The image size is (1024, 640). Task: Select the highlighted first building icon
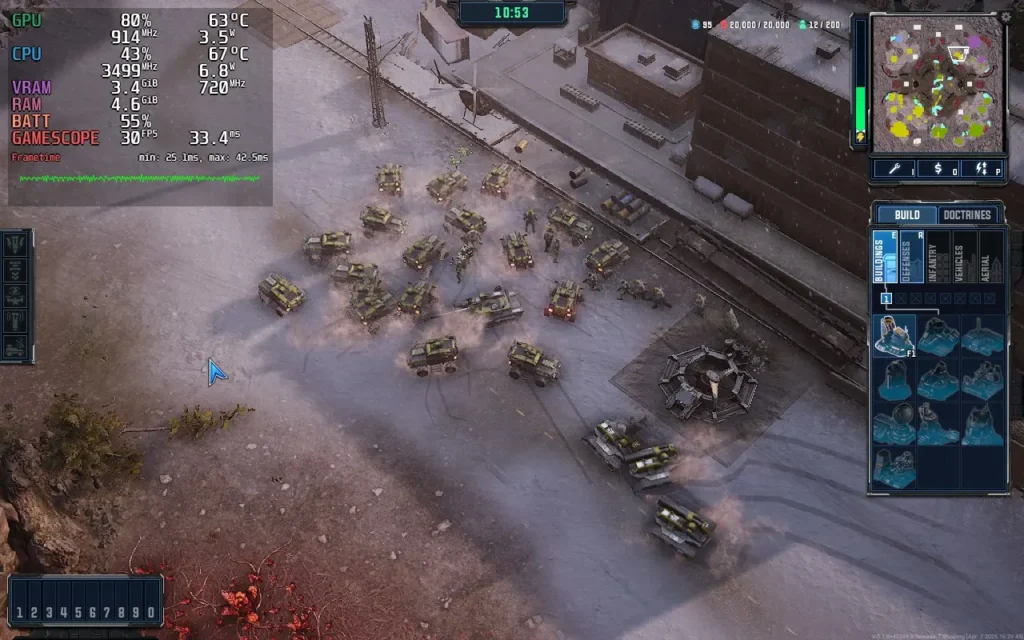(x=894, y=336)
